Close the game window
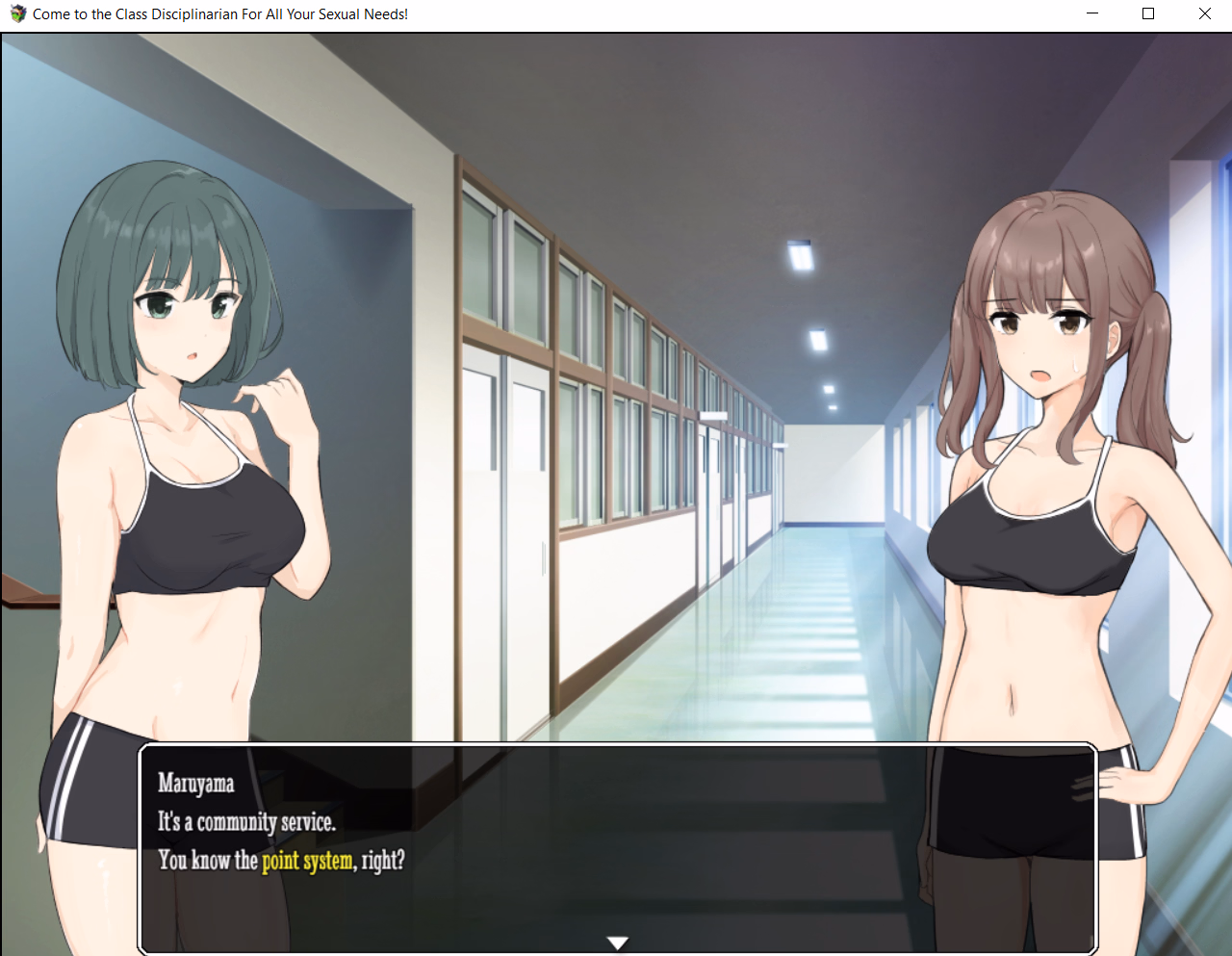 point(1204,13)
